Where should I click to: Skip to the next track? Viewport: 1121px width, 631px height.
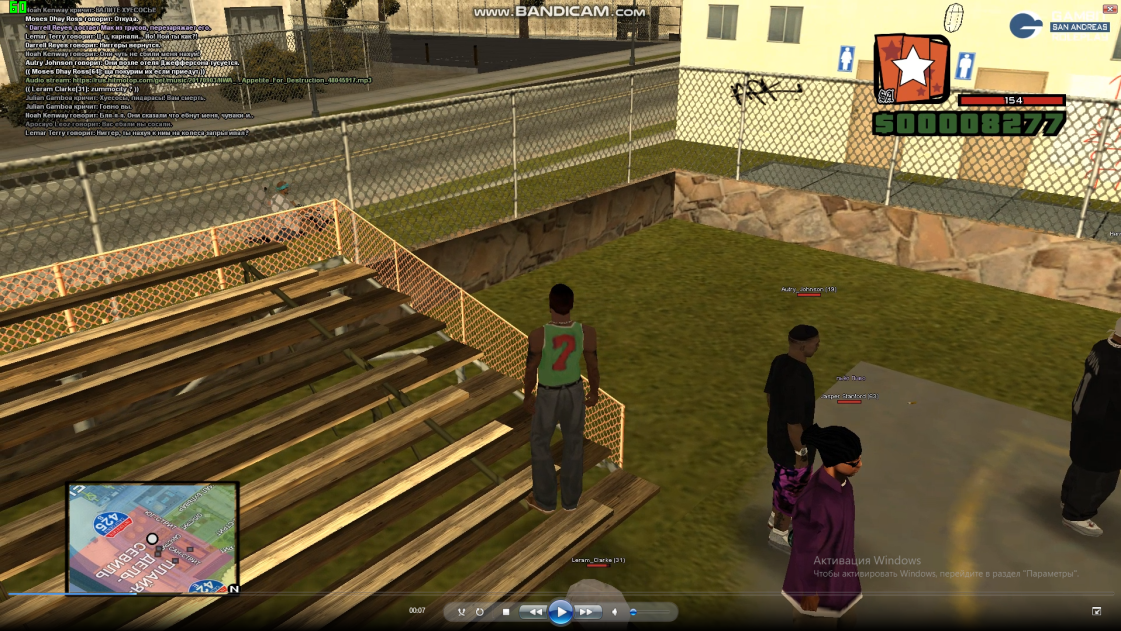pos(587,611)
